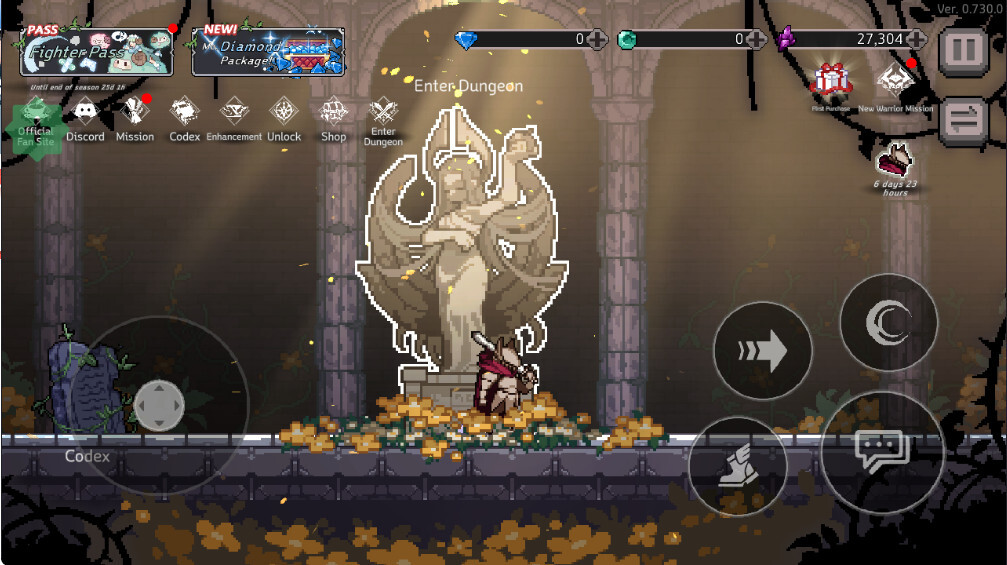The width and height of the screenshot is (1007, 565).
Task: Pause the game
Action: point(964,48)
